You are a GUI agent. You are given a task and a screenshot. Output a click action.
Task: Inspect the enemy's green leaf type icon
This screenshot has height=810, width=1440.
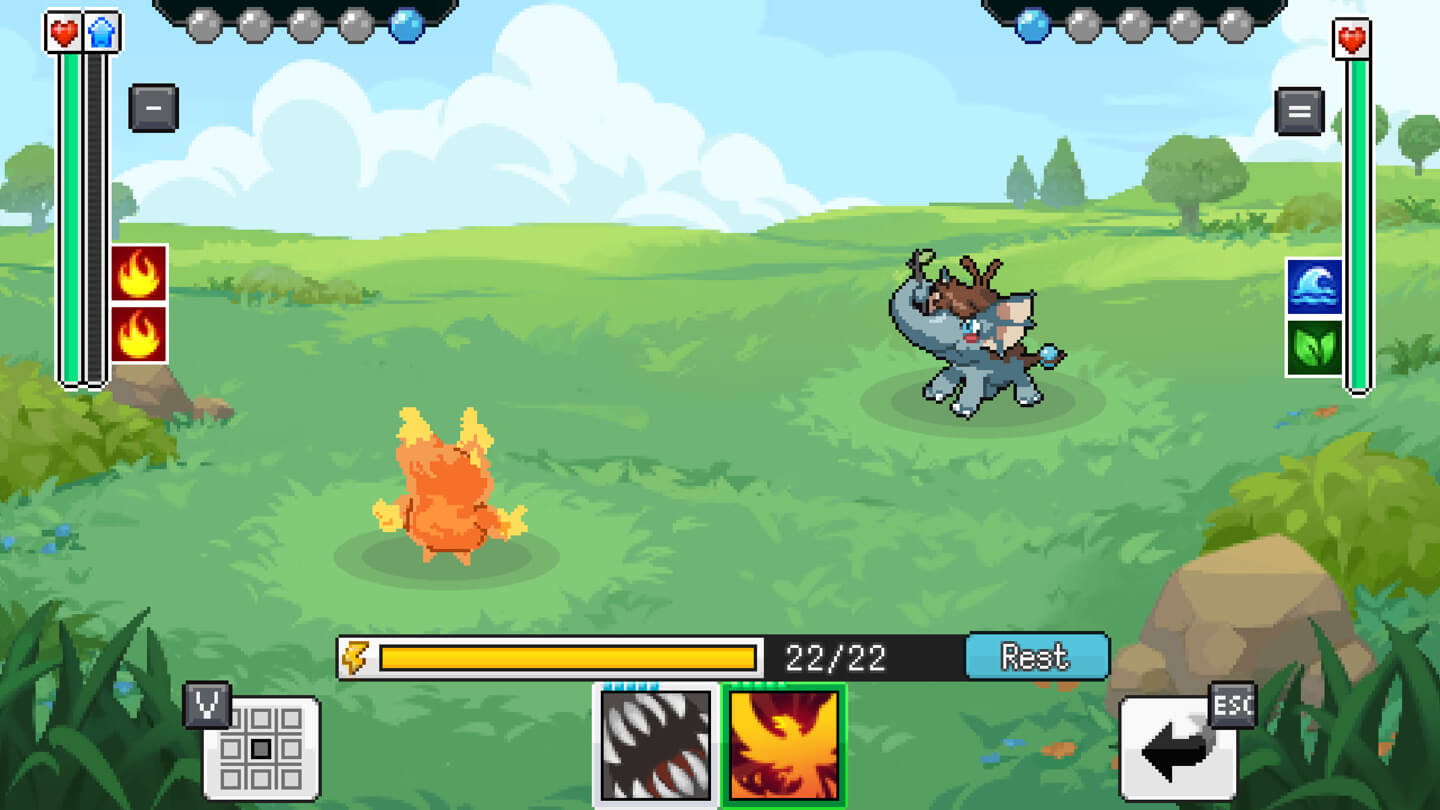click(1313, 348)
